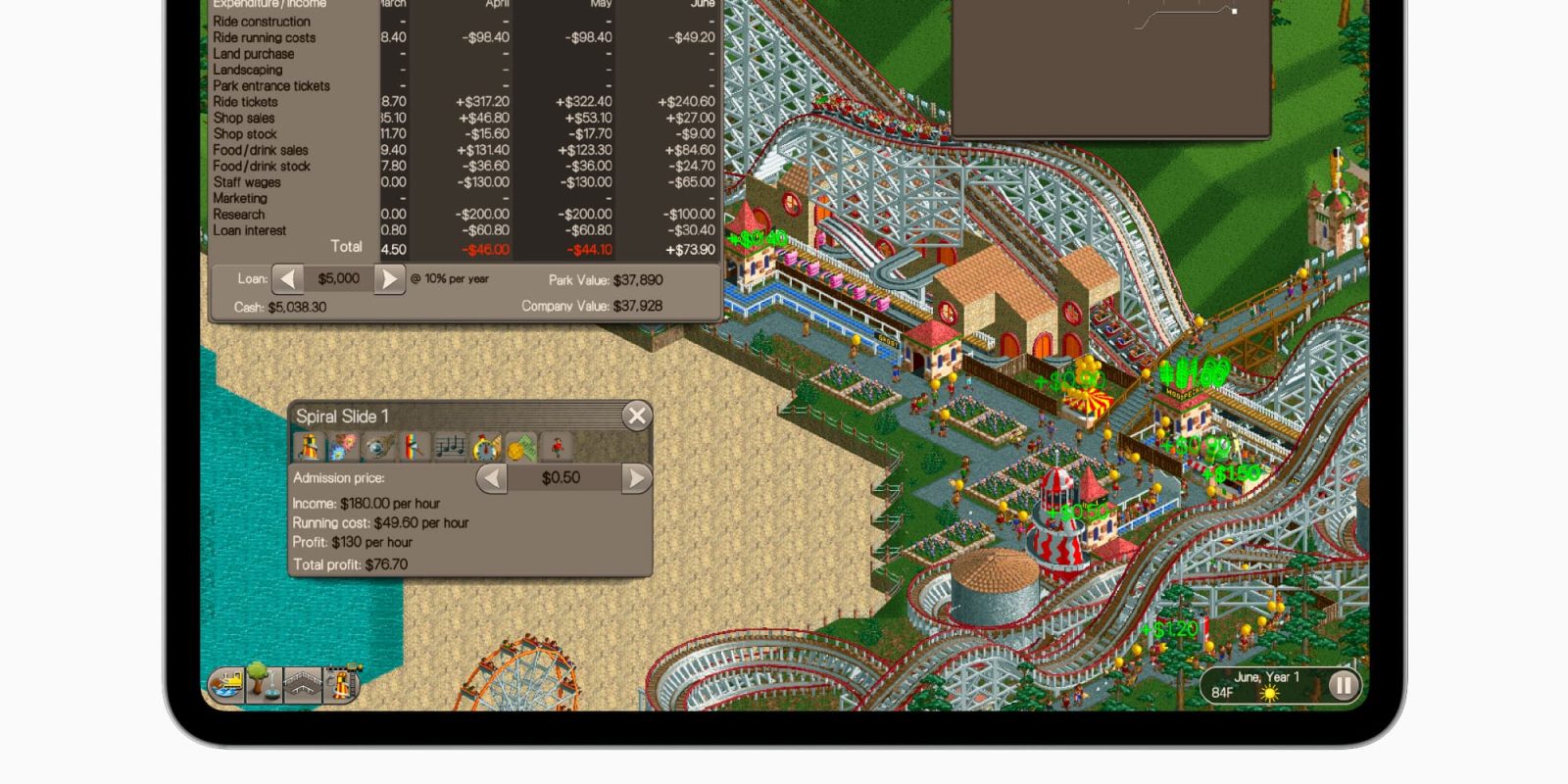1568x784 pixels.
Task: Raise the loan amount with right arrow
Action: pos(389,279)
